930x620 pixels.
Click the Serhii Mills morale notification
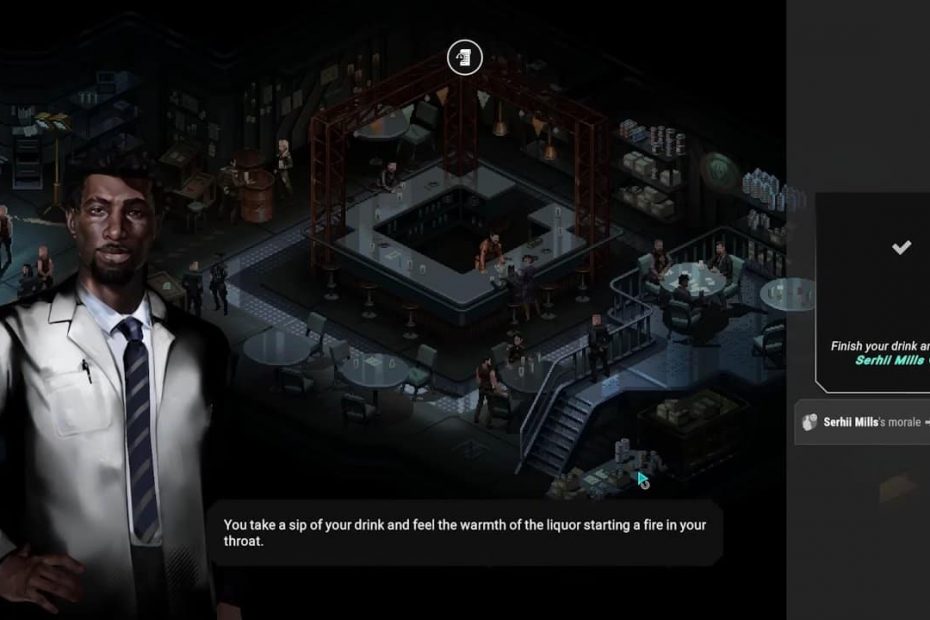[x=864, y=423]
